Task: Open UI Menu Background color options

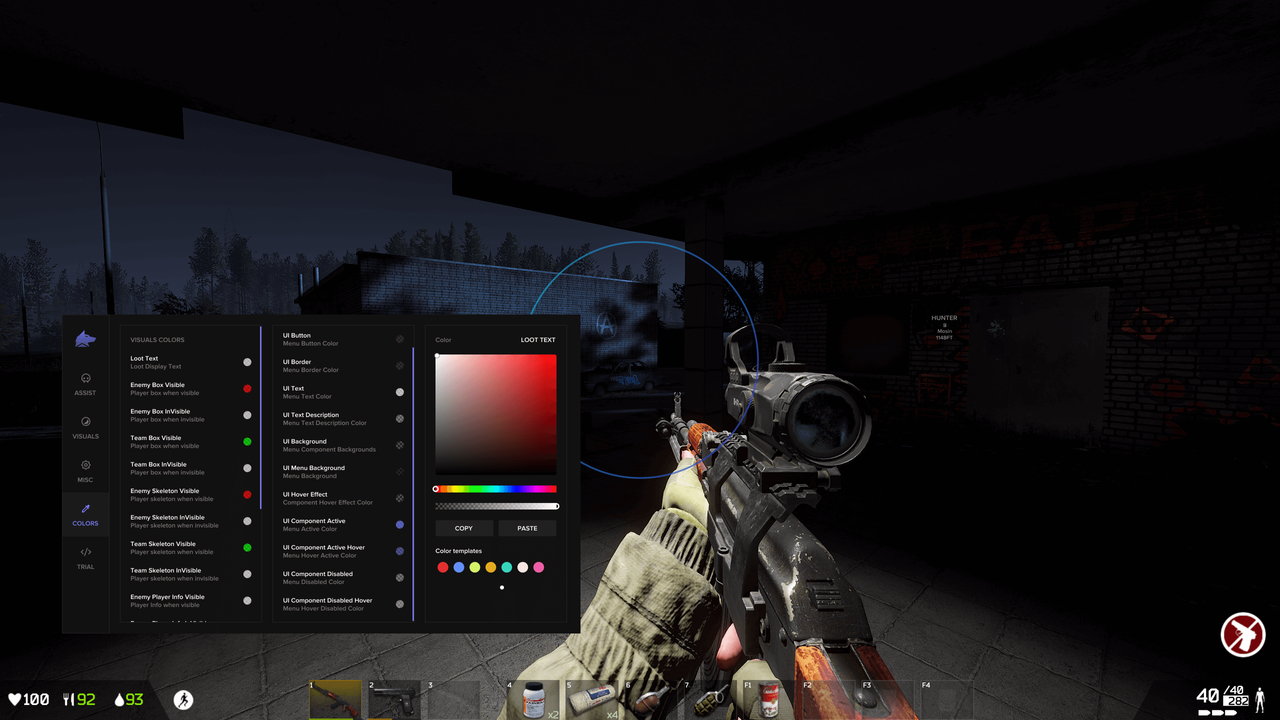Action: (330, 471)
